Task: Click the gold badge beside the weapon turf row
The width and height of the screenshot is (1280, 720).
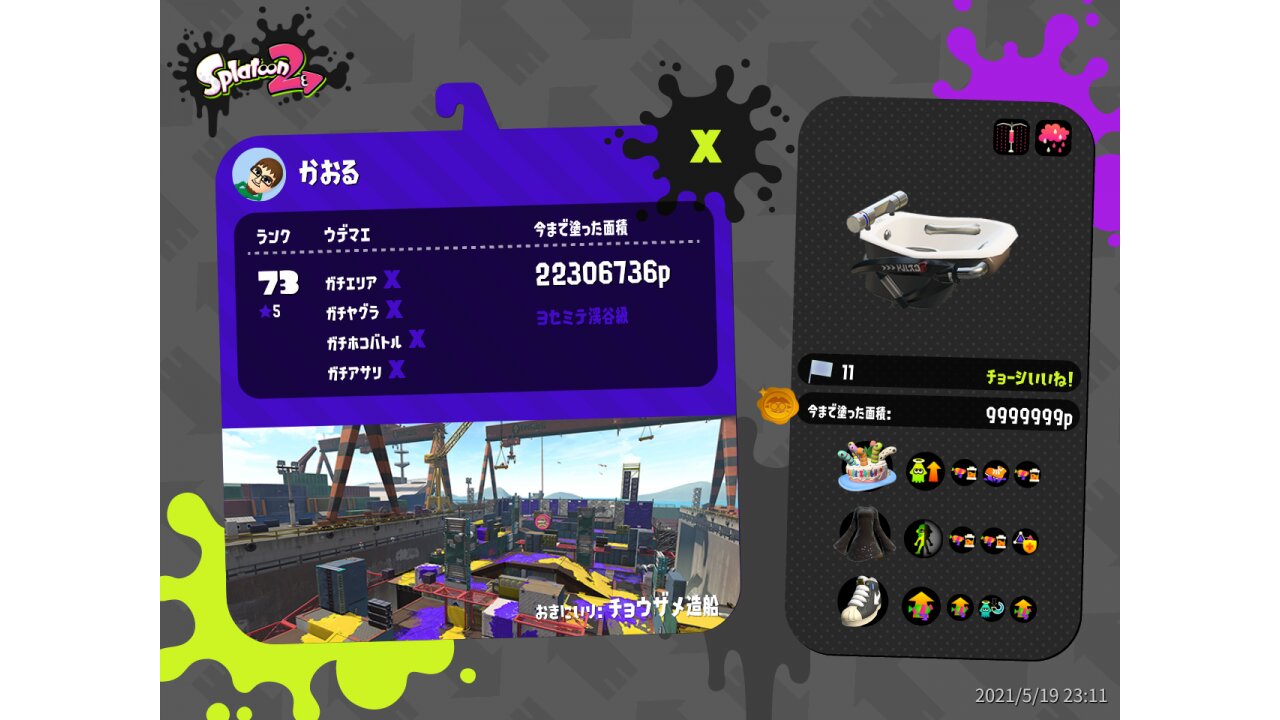Action: (777, 405)
